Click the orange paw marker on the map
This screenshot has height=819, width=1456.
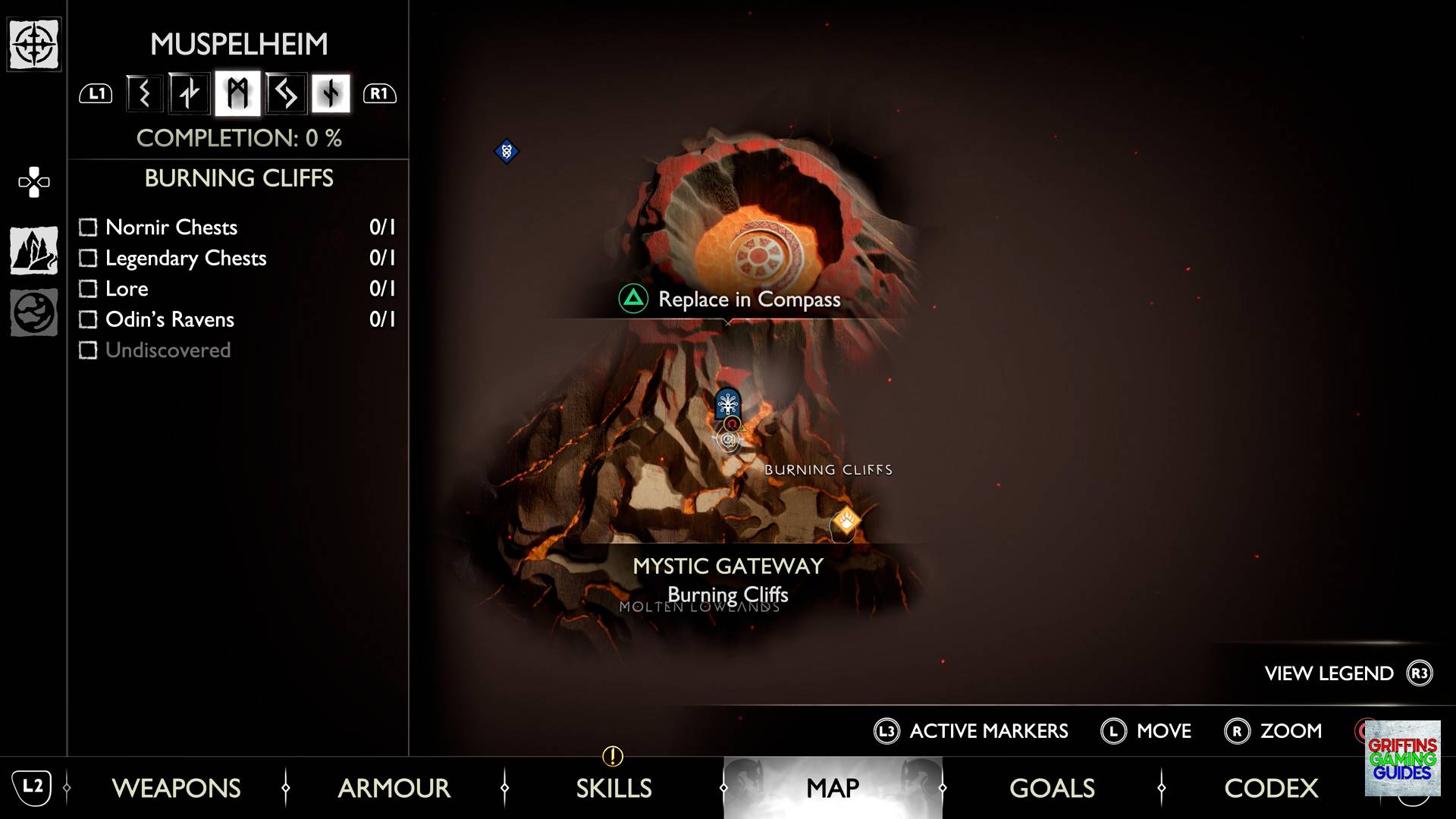pyautogui.click(x=845, y=521)
